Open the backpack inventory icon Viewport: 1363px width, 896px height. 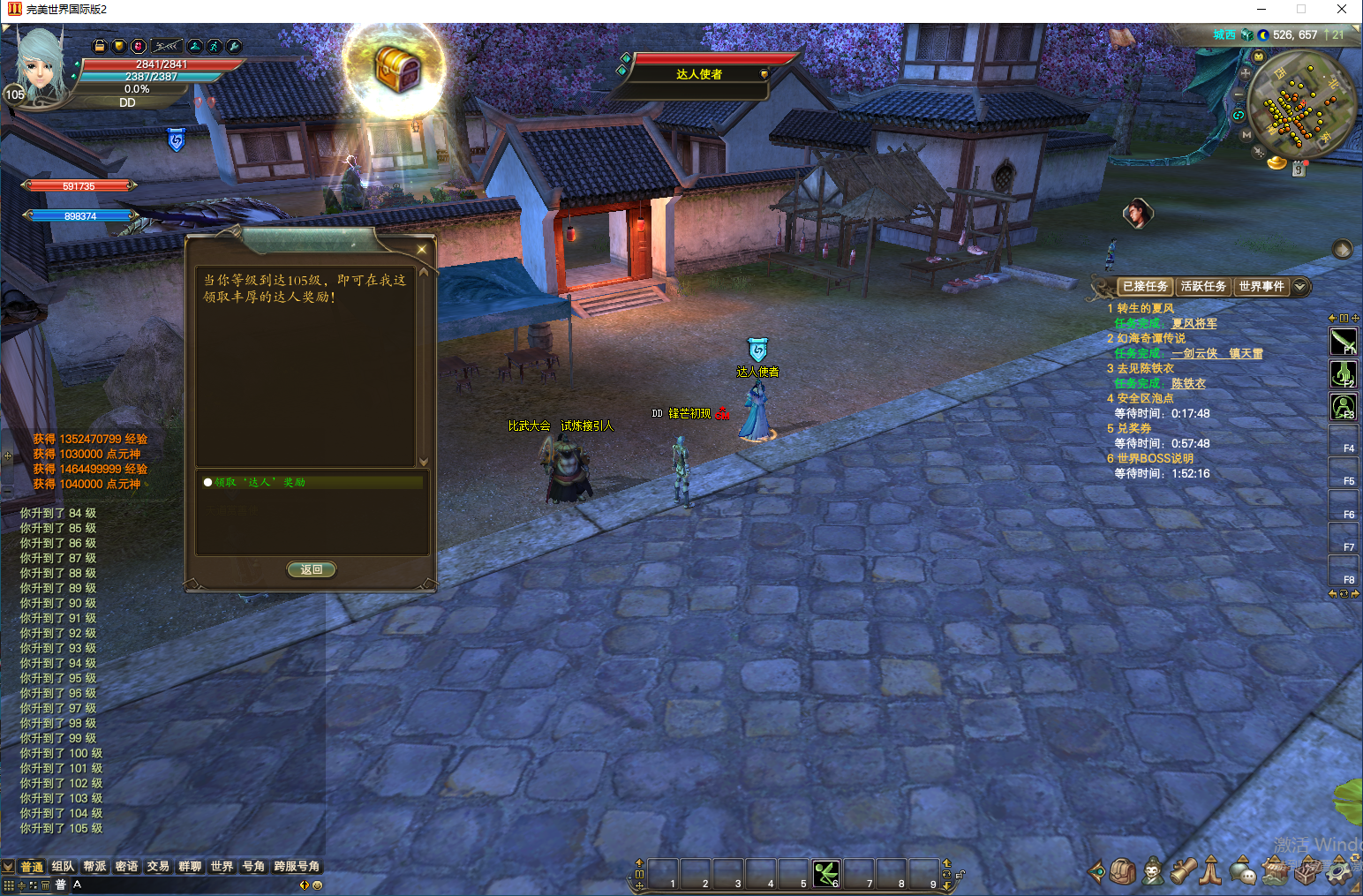click(x=1123, y=871)
